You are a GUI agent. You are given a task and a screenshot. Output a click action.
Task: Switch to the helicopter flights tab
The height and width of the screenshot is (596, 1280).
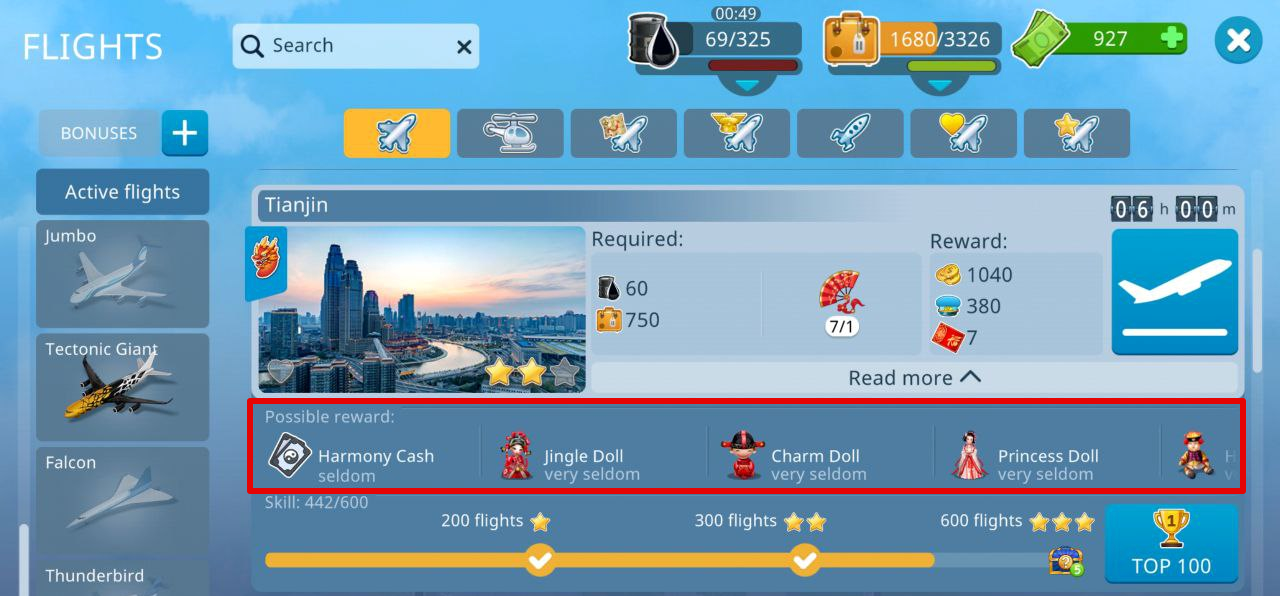(x=510, y=134)
